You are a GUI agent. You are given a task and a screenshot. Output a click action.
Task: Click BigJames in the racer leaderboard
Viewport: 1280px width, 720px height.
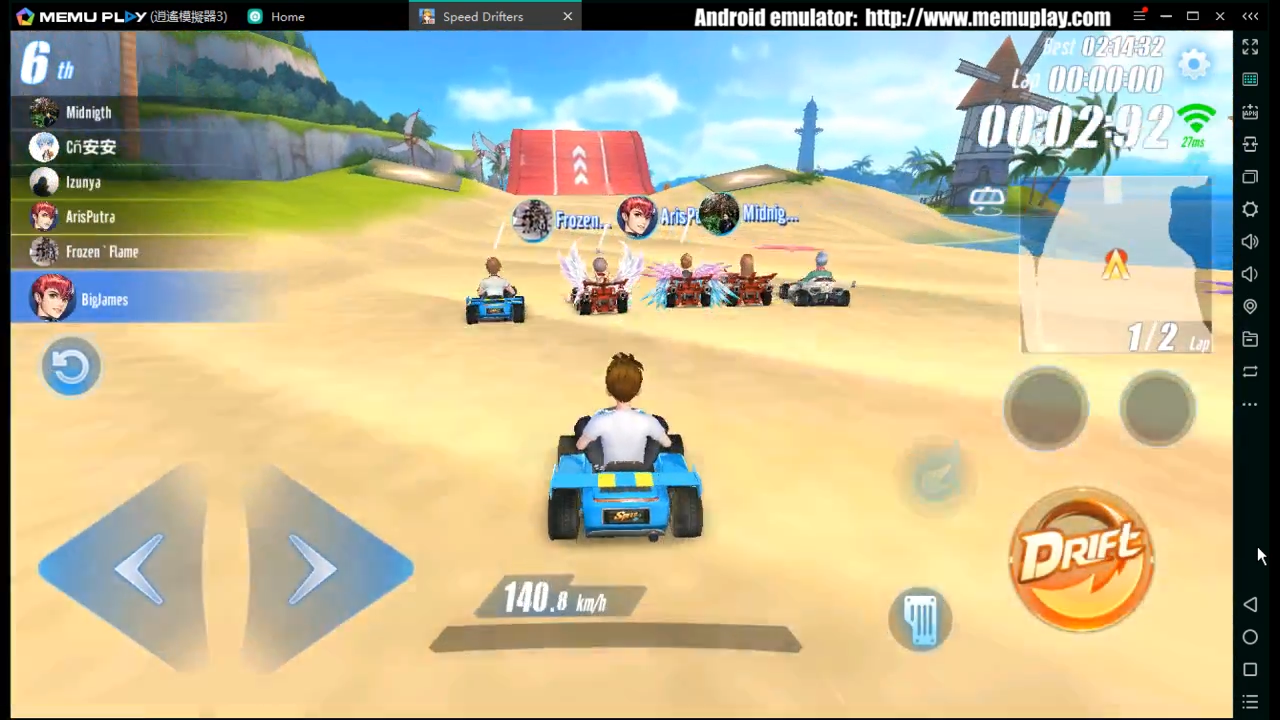[104, 299]
